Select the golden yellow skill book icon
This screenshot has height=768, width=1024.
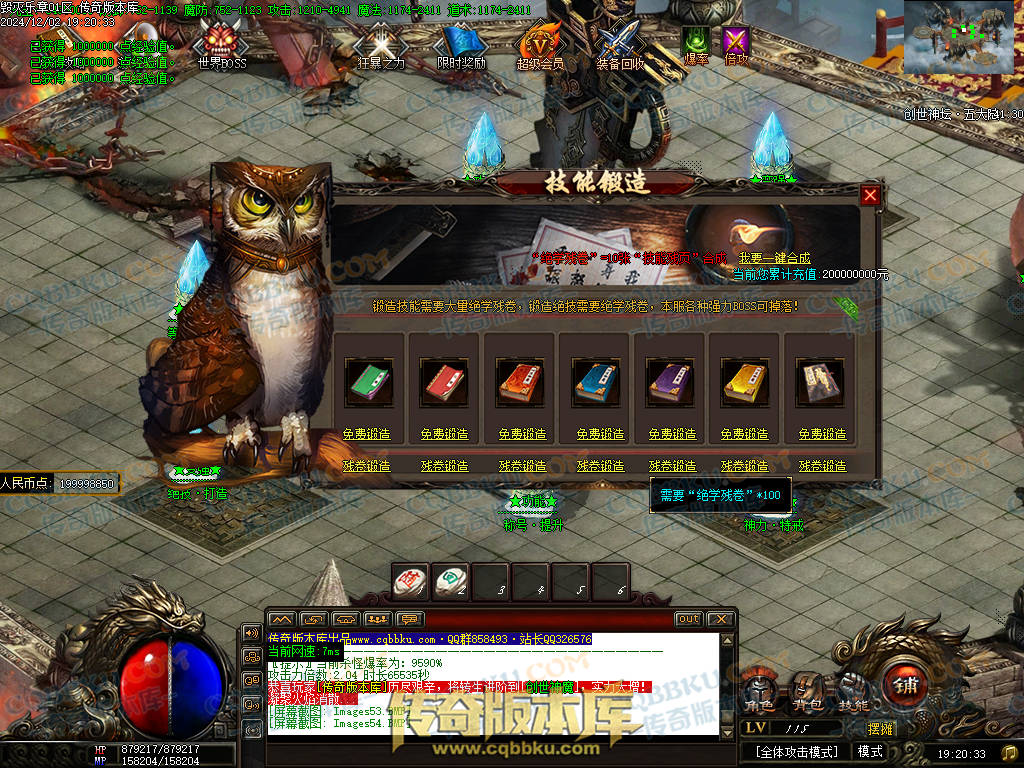[743, 381]
